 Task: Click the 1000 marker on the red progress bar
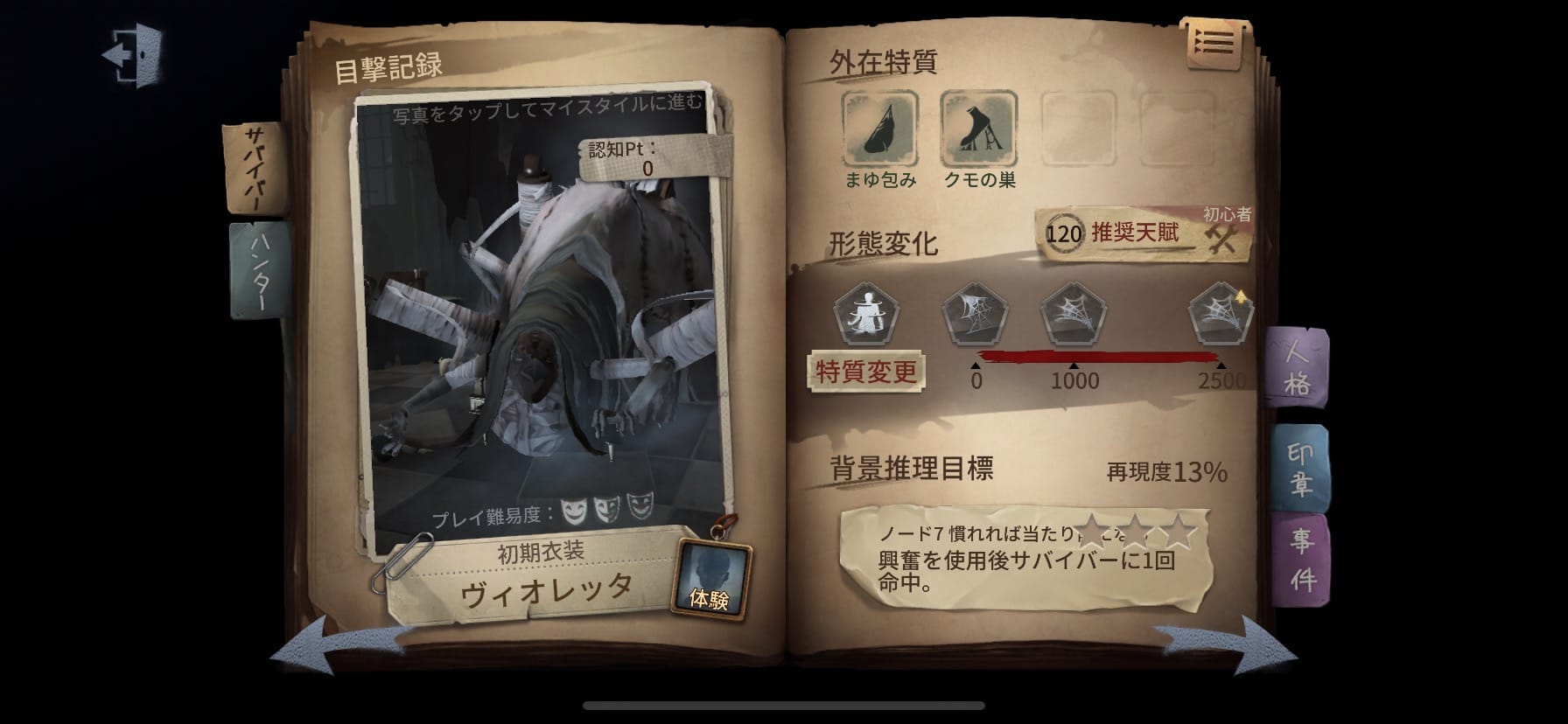1074,366
